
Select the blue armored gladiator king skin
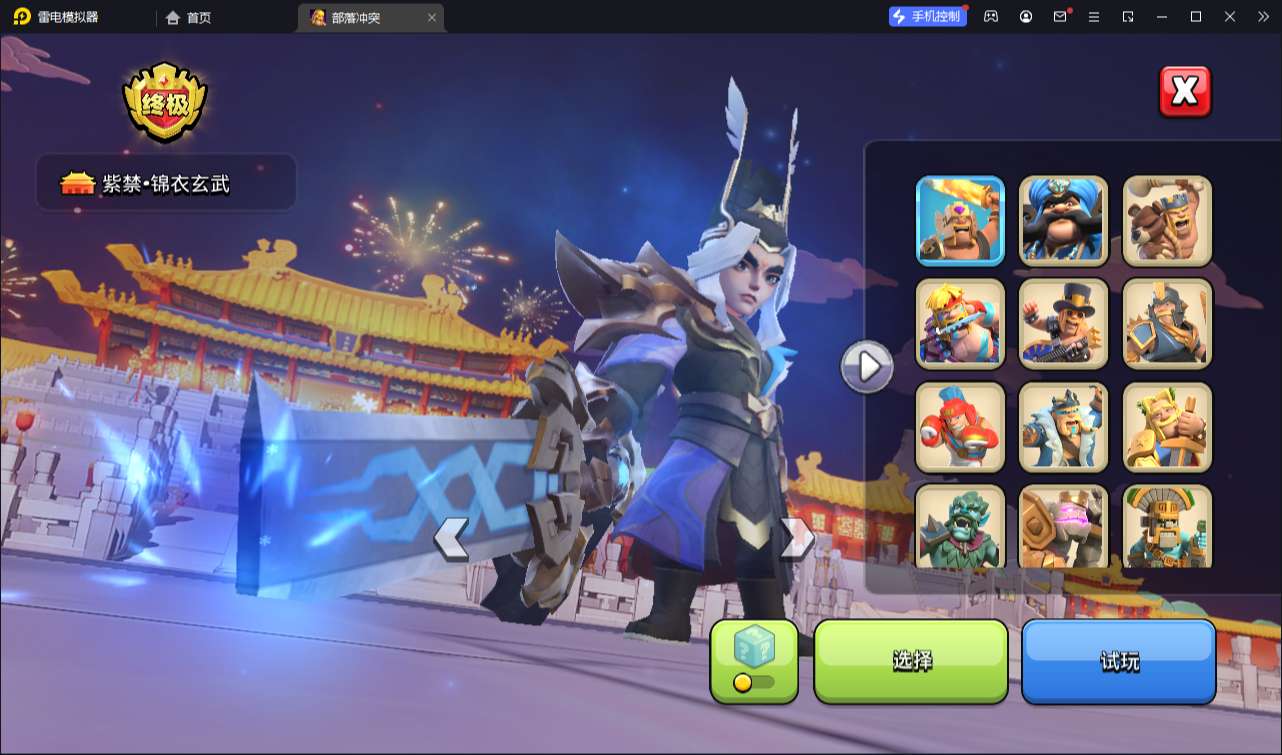[x=1167, y=323]
